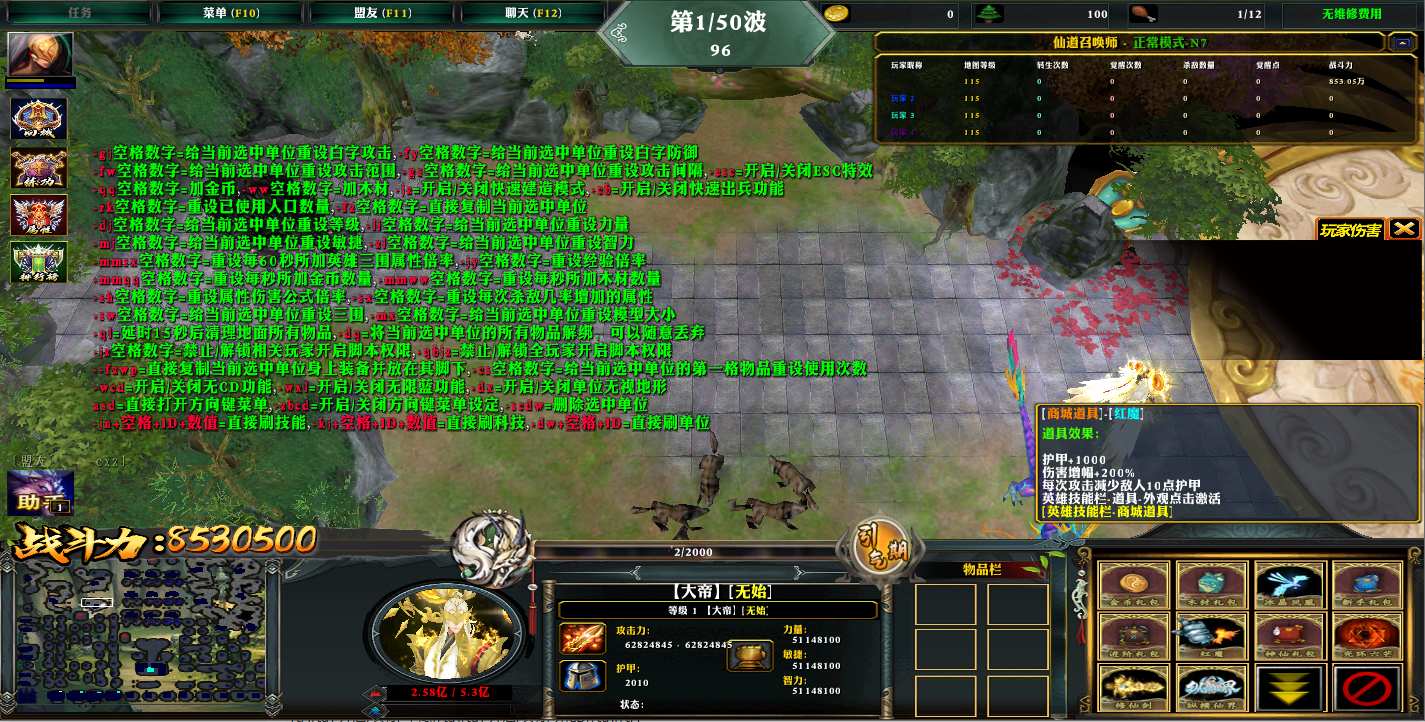Open the 助手 assistant icon
This screenshot has height=722, width=1425.
click(40, 493)
